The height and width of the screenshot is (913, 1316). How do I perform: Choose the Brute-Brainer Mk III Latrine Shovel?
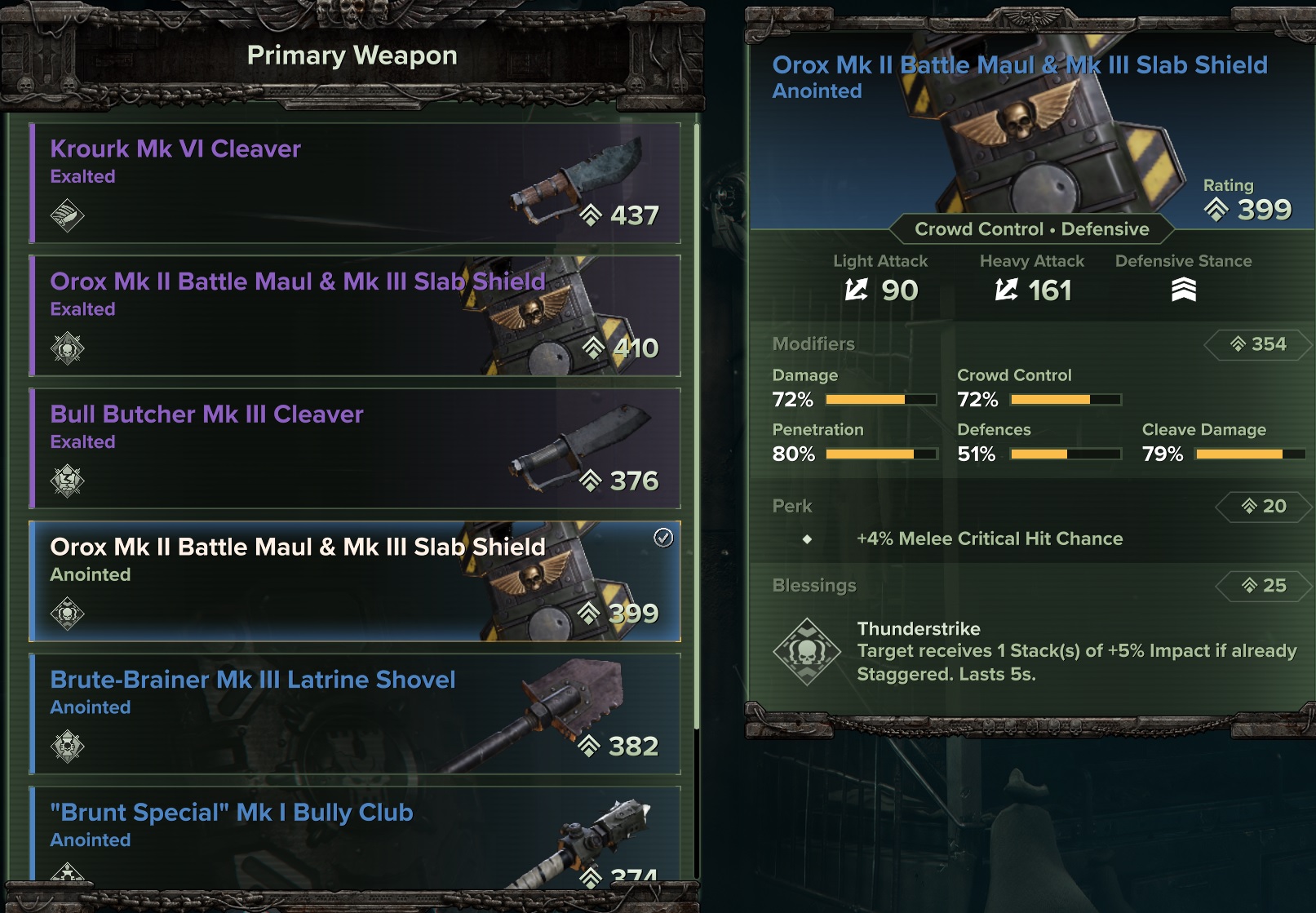pyautogui.click(x=355, y=714)
